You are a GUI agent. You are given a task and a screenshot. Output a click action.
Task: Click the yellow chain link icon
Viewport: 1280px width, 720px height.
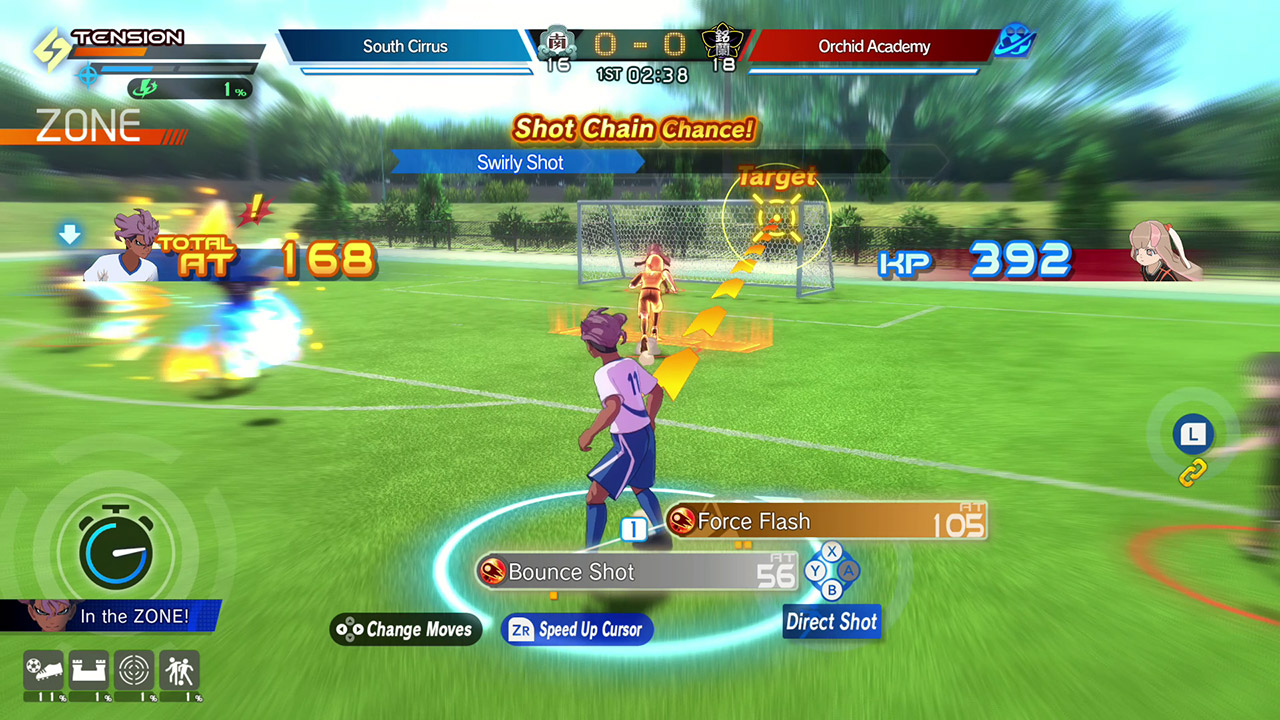coord(1193,473)
